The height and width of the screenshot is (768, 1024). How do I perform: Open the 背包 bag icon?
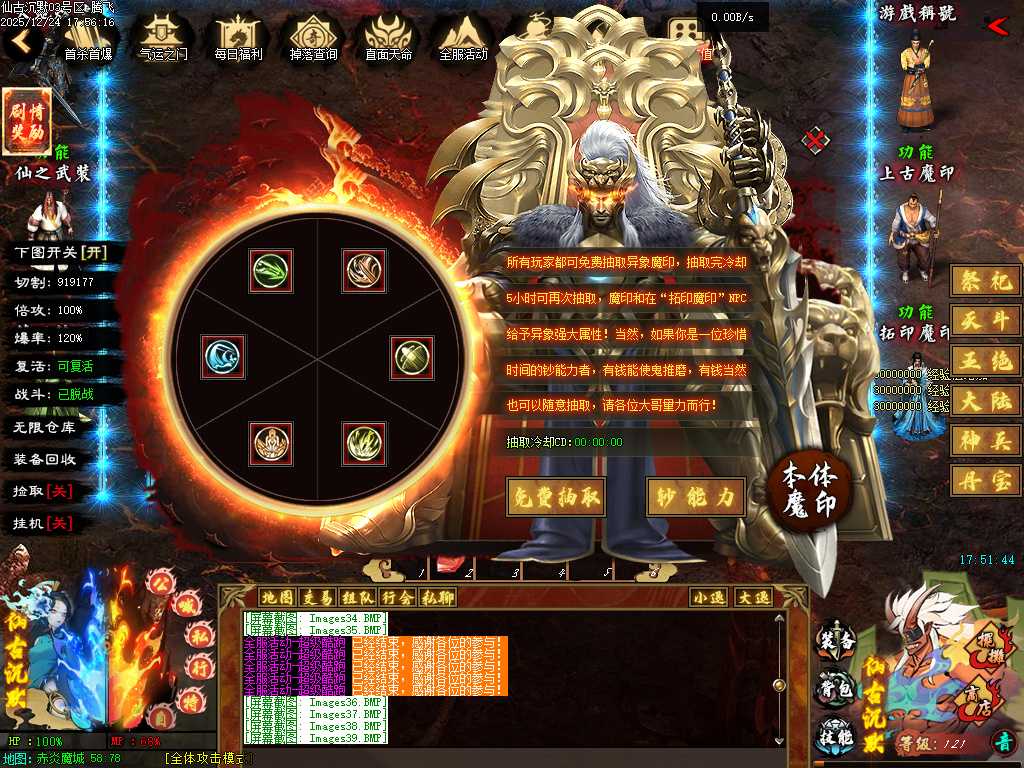(836, 692)
